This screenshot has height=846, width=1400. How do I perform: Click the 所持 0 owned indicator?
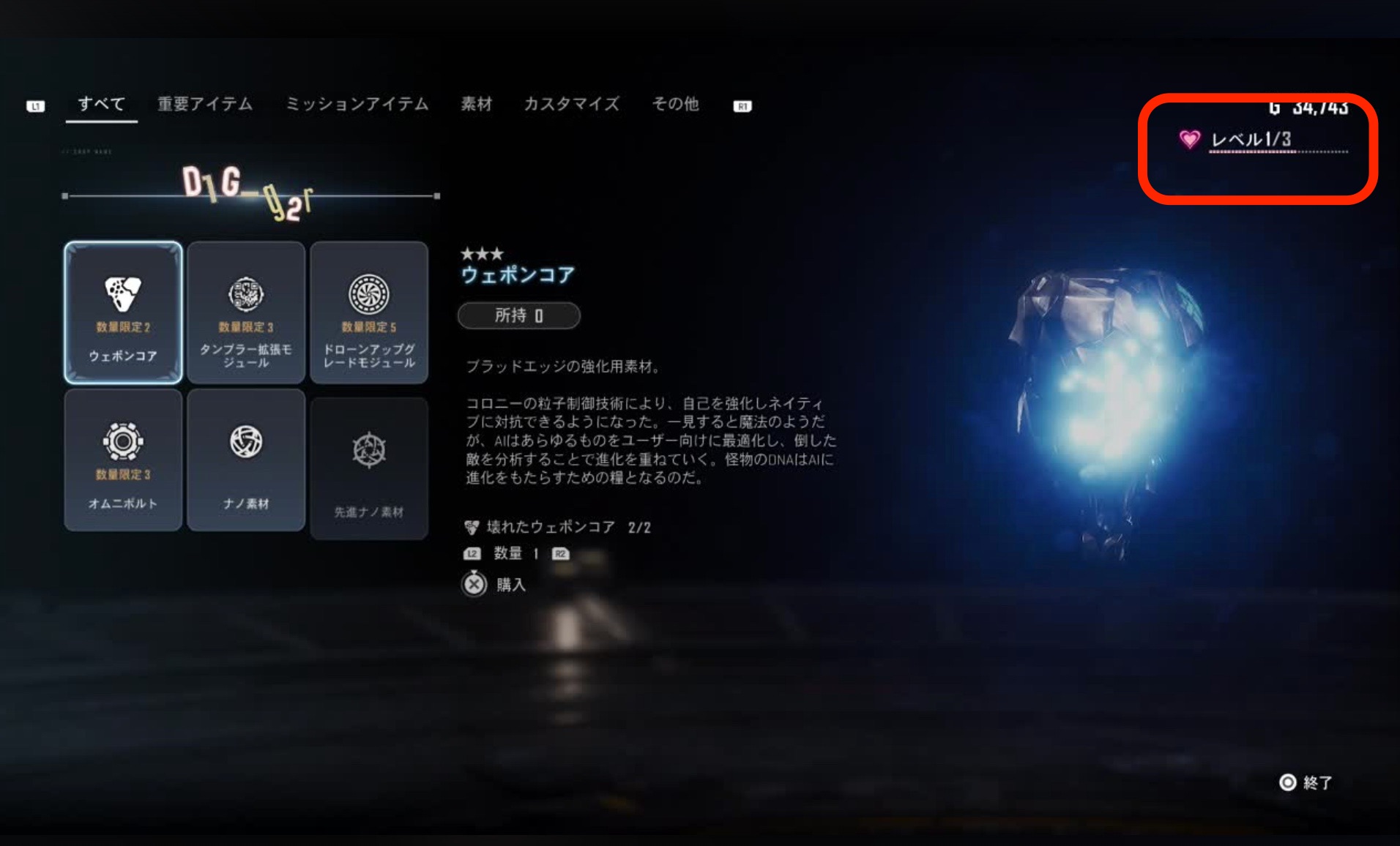pos(518,315)
